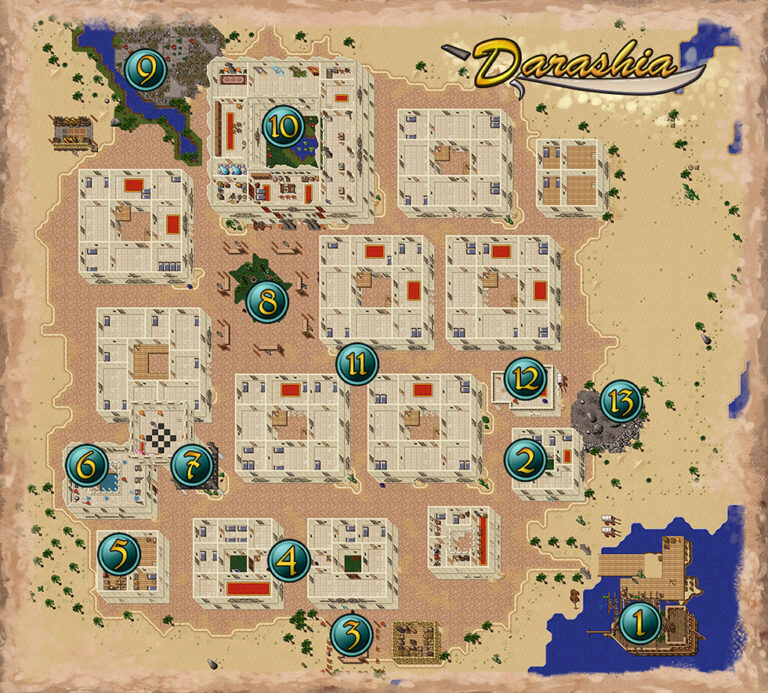Select map marker number 4

click(289, 560)
